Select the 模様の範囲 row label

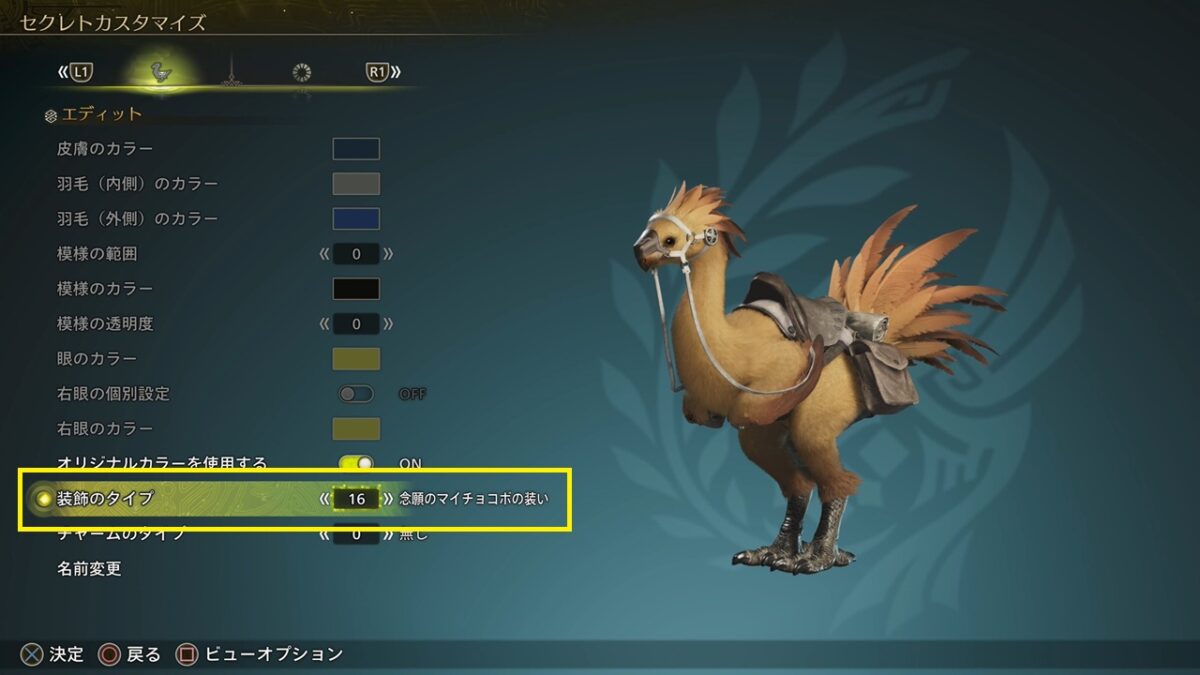[x=98, y=254]
